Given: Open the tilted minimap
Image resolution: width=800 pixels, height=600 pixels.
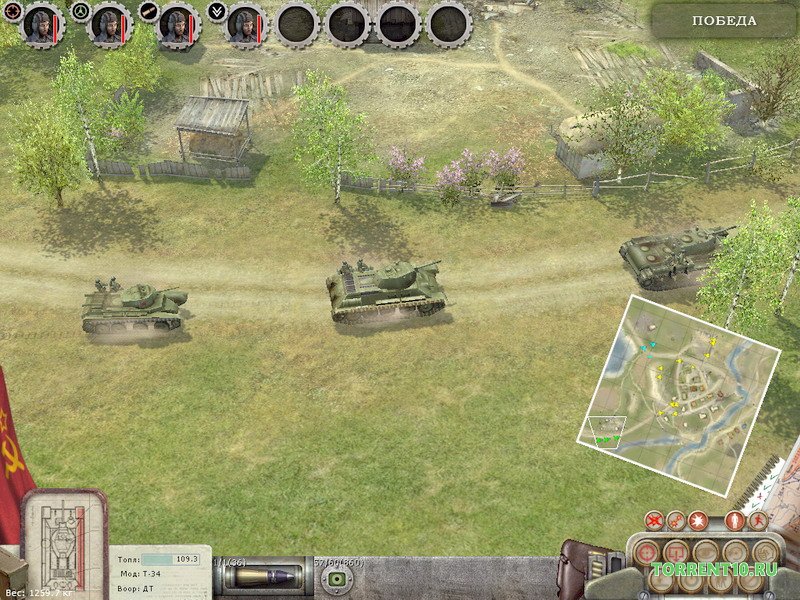Looking at the screenshot, I should coord(680,371).
